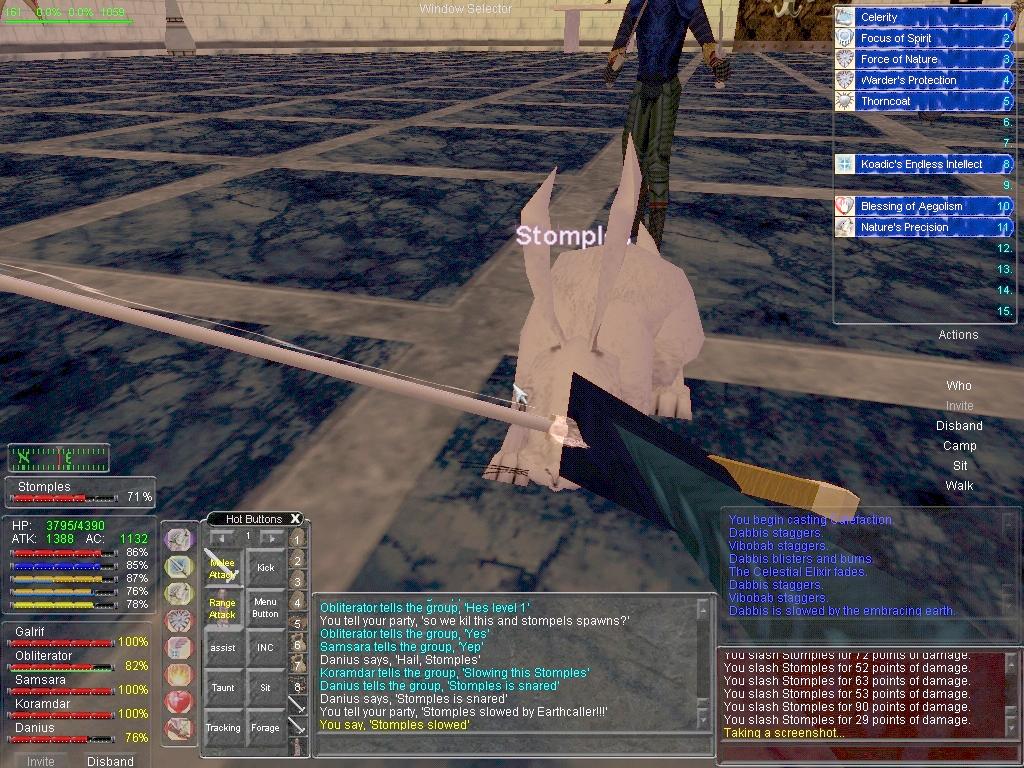This screenshot has height=768, width=1024.
Task: Choose Camp in the Actions menu
Action: pyautogui.click(x=959, y=446)
